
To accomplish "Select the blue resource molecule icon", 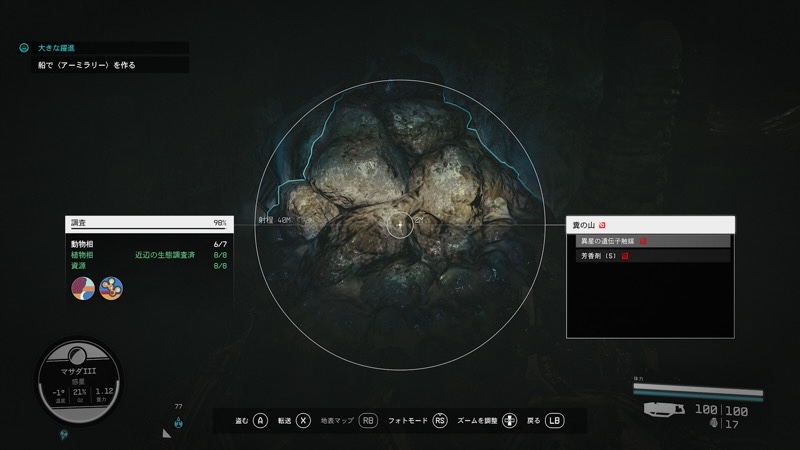I will click(111, 288).
